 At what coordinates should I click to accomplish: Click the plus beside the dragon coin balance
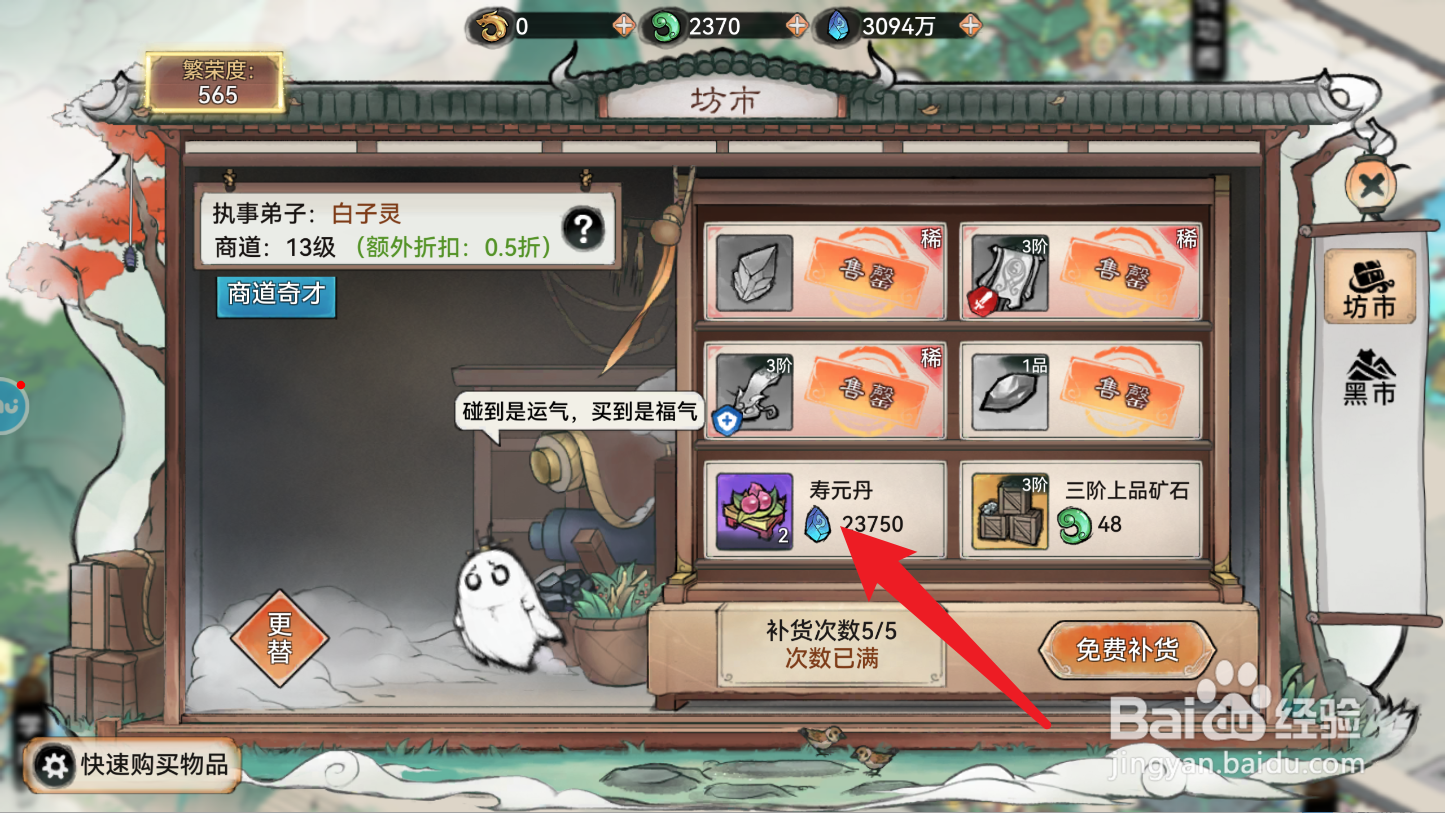pyautogui.click(x=623, y=25)
